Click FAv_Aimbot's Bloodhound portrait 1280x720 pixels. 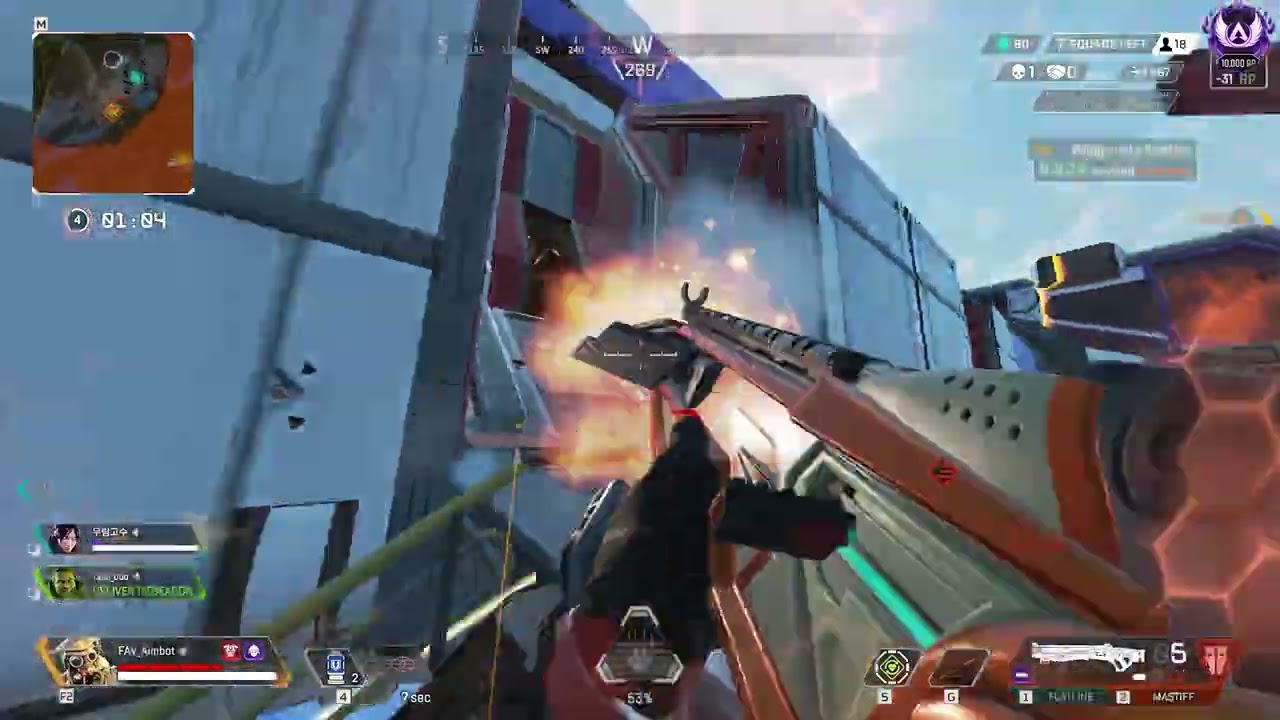point(82,661)
